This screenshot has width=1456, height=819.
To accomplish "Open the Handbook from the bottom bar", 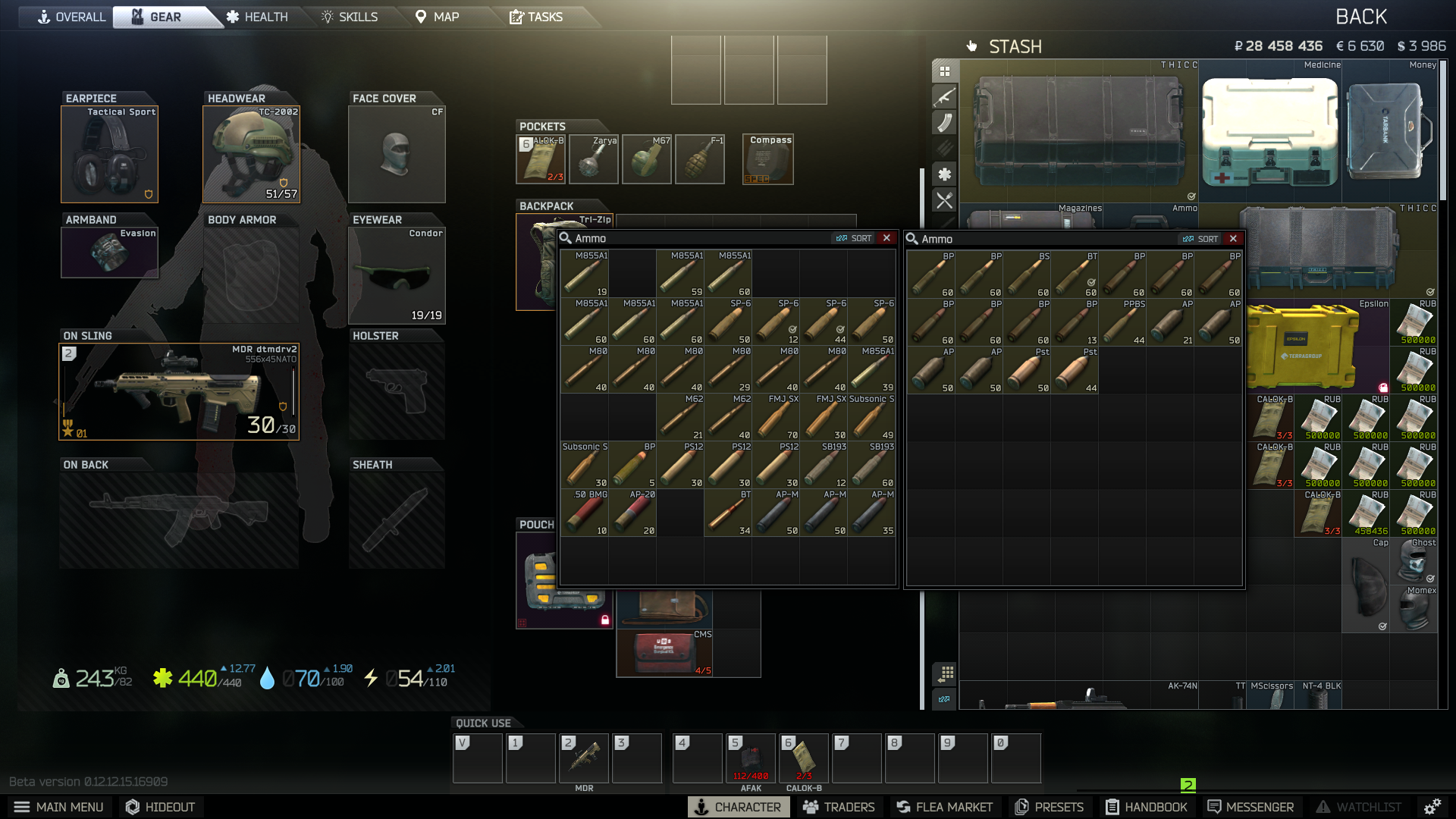I will (x=1146, y=807).
